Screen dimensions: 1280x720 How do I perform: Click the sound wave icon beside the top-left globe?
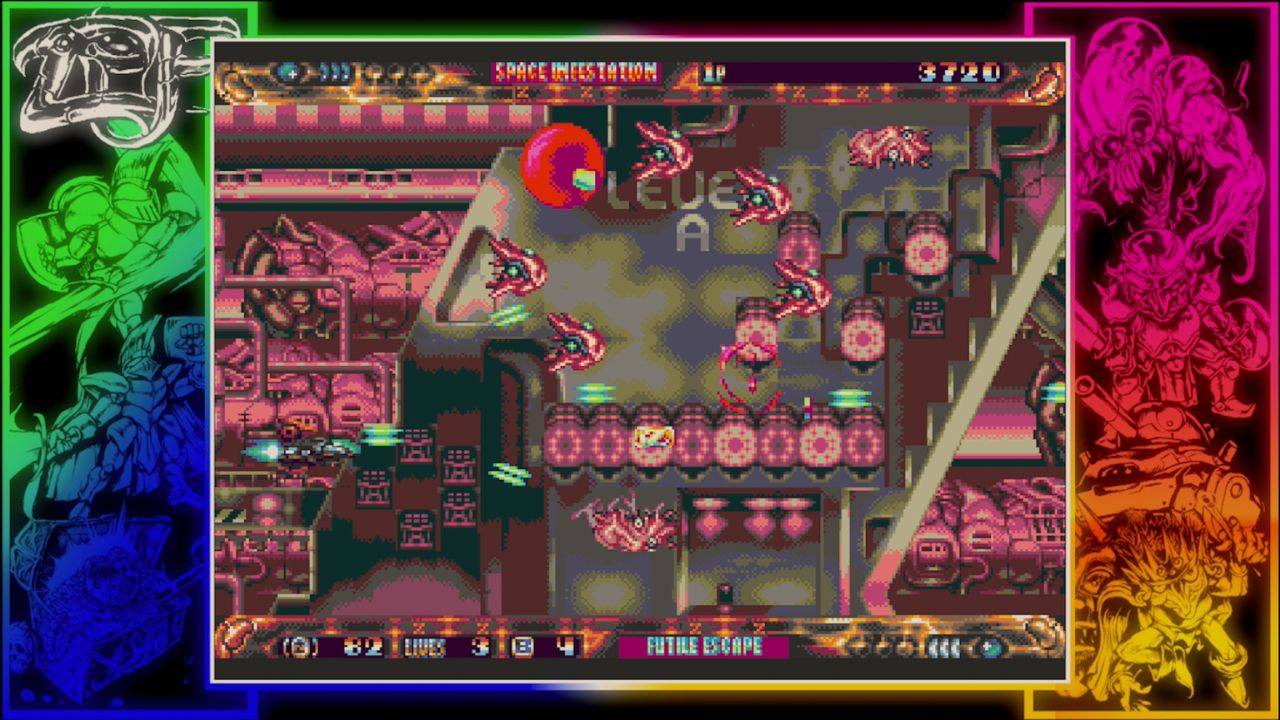pos(335,71)
